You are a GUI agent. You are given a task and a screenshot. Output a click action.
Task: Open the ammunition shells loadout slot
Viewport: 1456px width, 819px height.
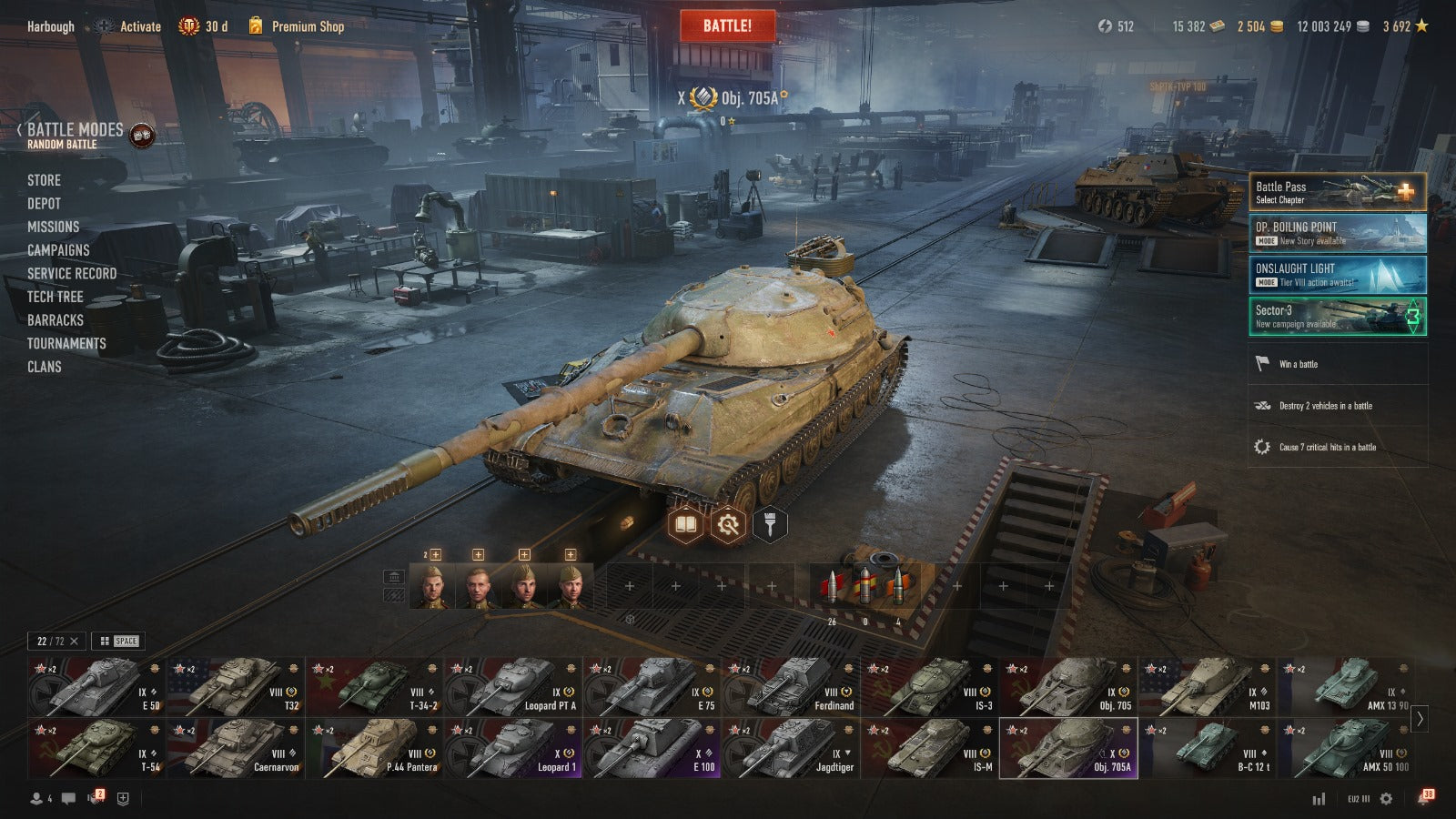[864, 587]
